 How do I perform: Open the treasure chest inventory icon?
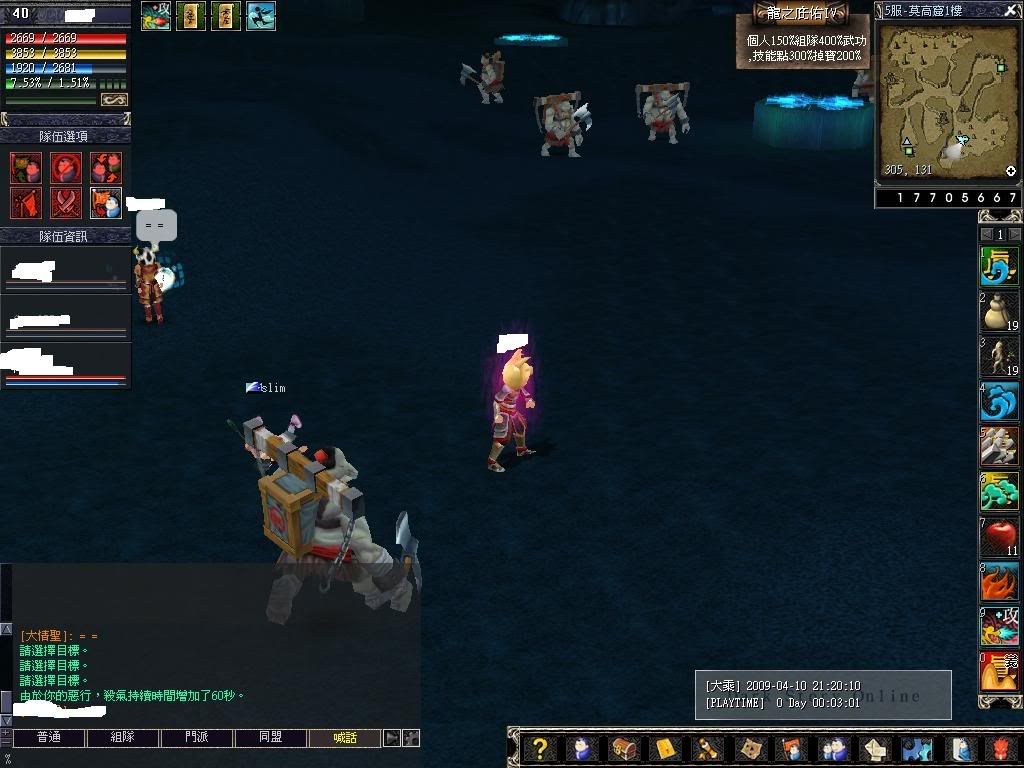click(x=624, y=748)
